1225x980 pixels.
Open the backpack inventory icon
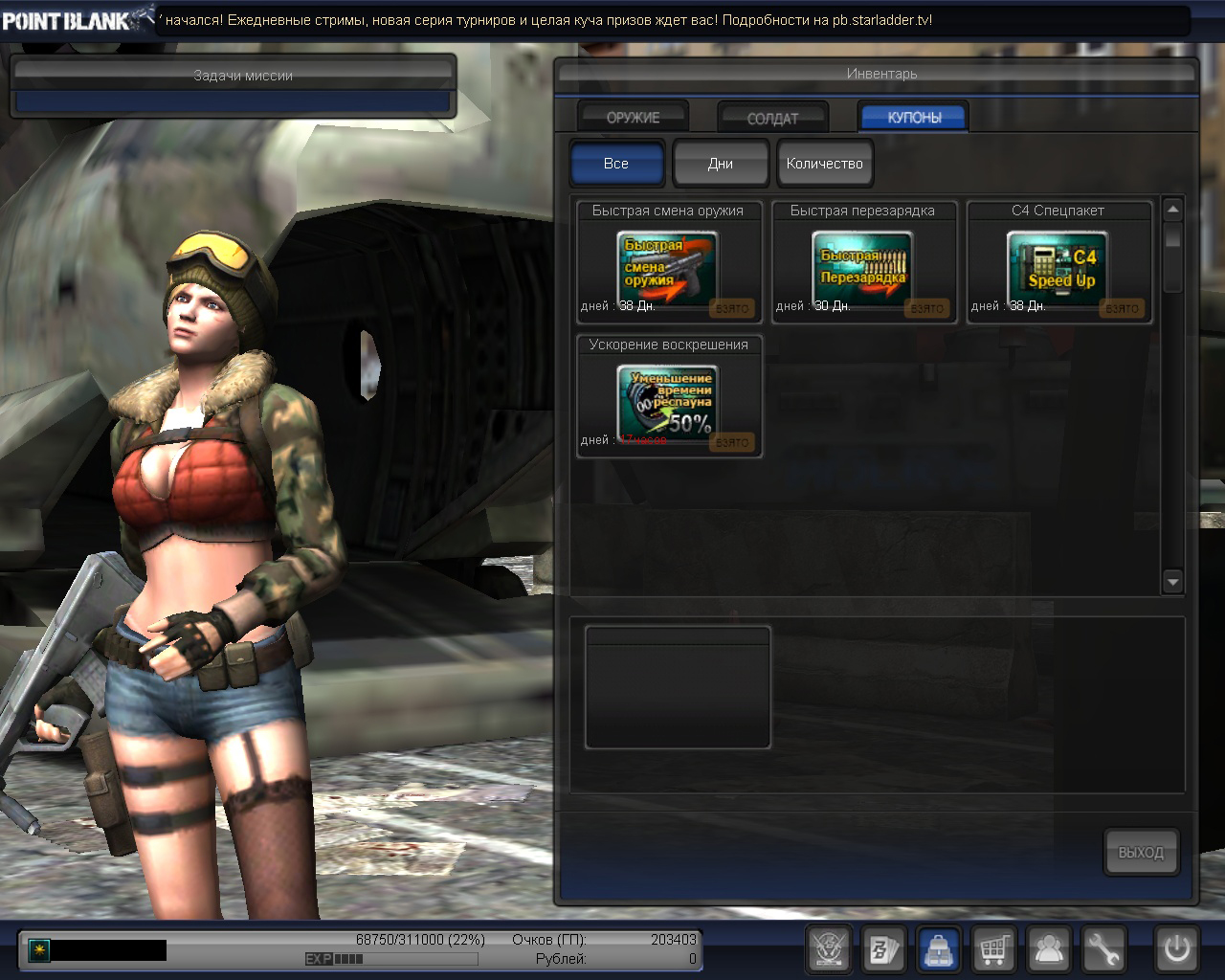(x=939, y=949)
